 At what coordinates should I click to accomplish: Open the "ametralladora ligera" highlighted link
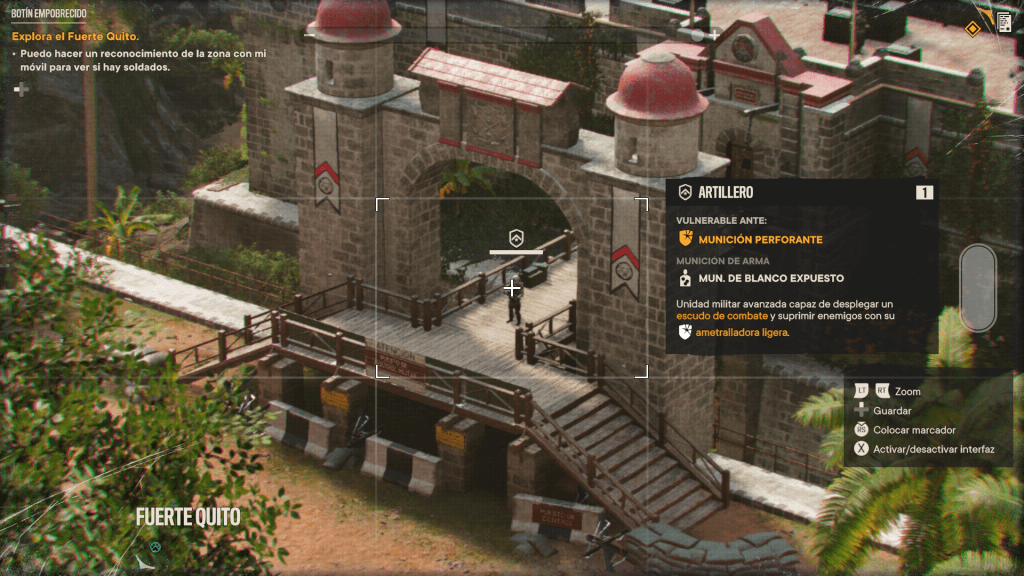point(741,332)
